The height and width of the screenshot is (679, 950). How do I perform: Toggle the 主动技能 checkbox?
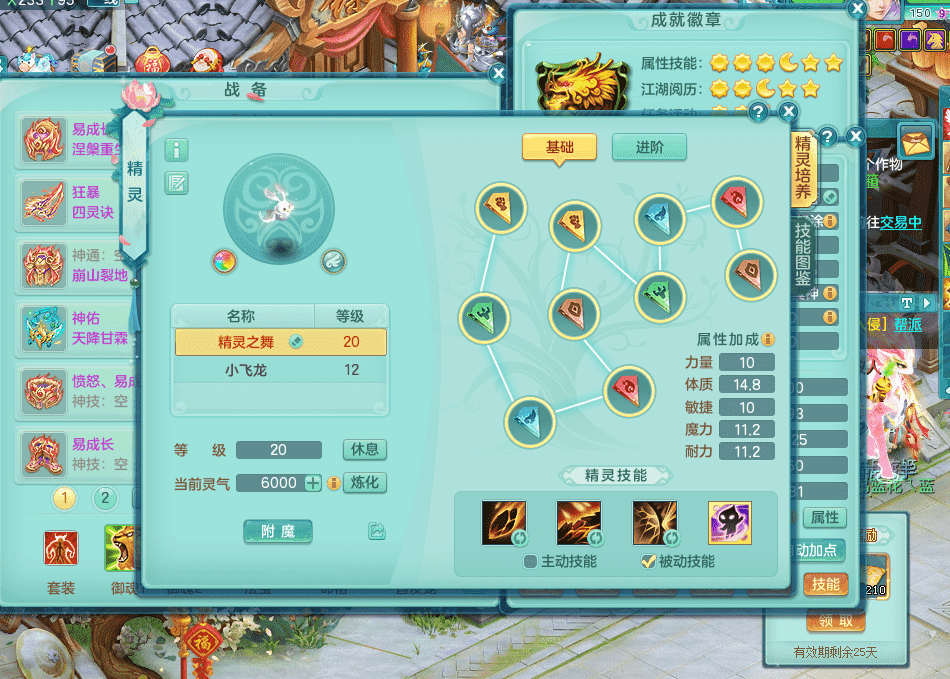[531, 562]
